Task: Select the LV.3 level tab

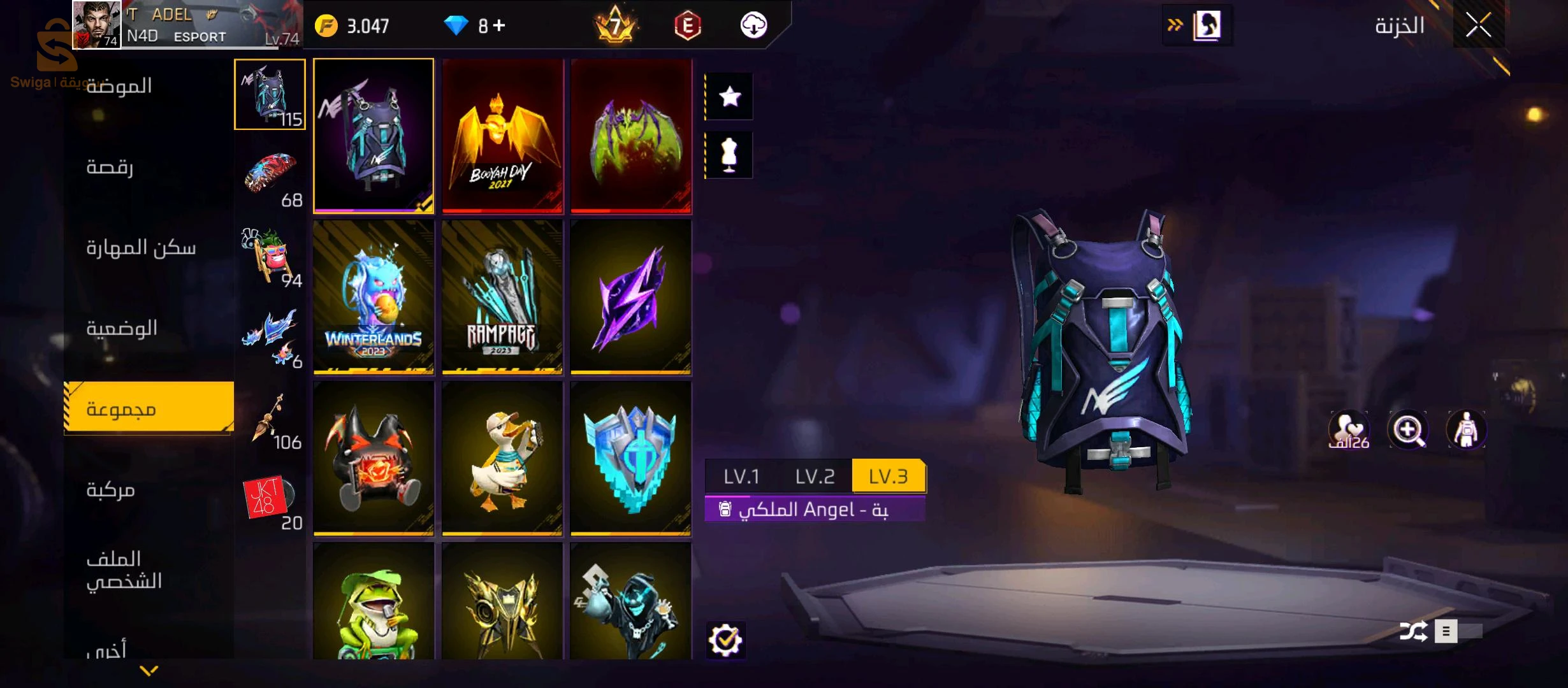Action: pos(888,476)
